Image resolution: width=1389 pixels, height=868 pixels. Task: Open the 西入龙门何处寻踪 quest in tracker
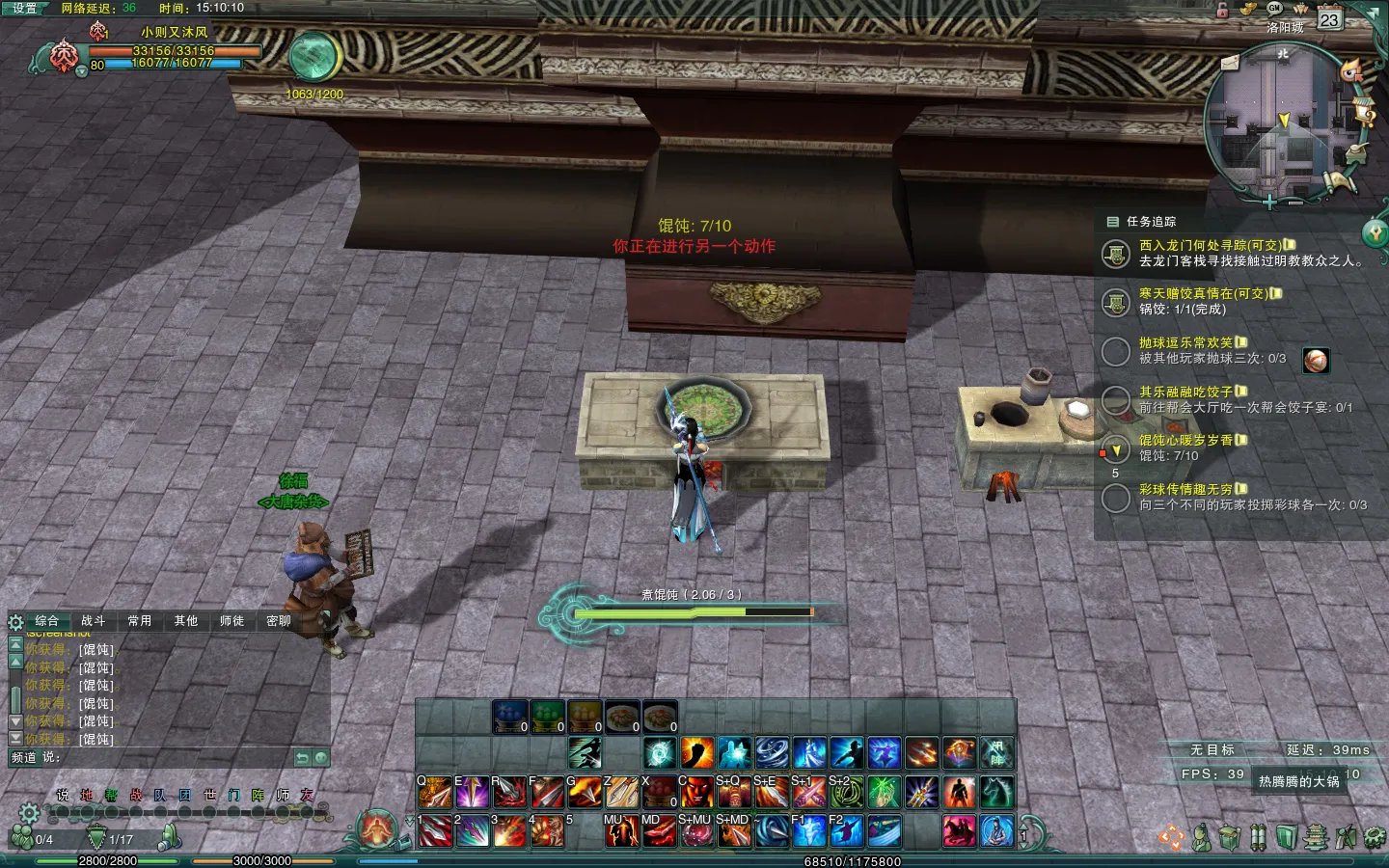[x=1210, y=246]
